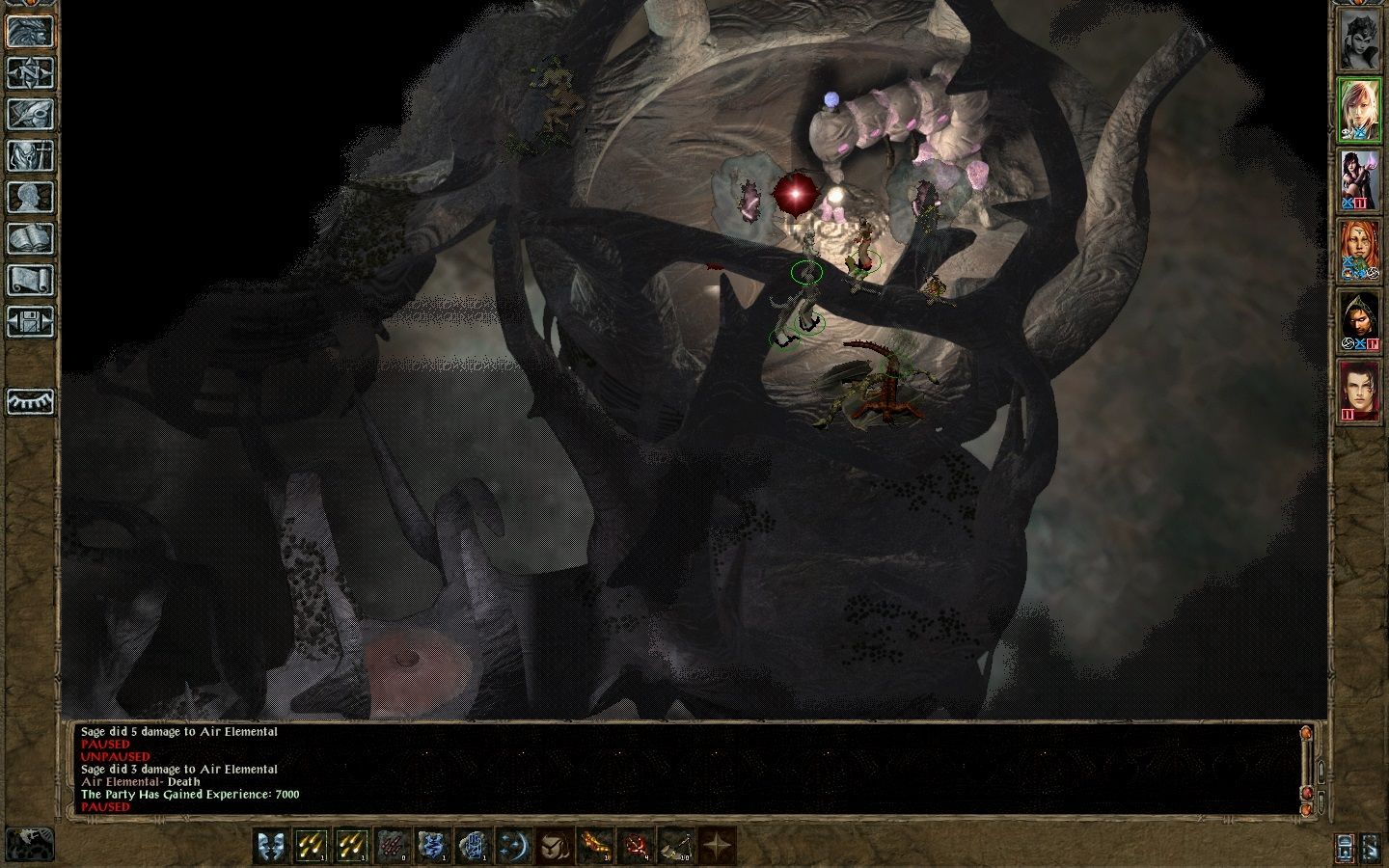This screenshot has width=1389, height=868.
Task: Open the mage spellbook
Action: point(30,238)
